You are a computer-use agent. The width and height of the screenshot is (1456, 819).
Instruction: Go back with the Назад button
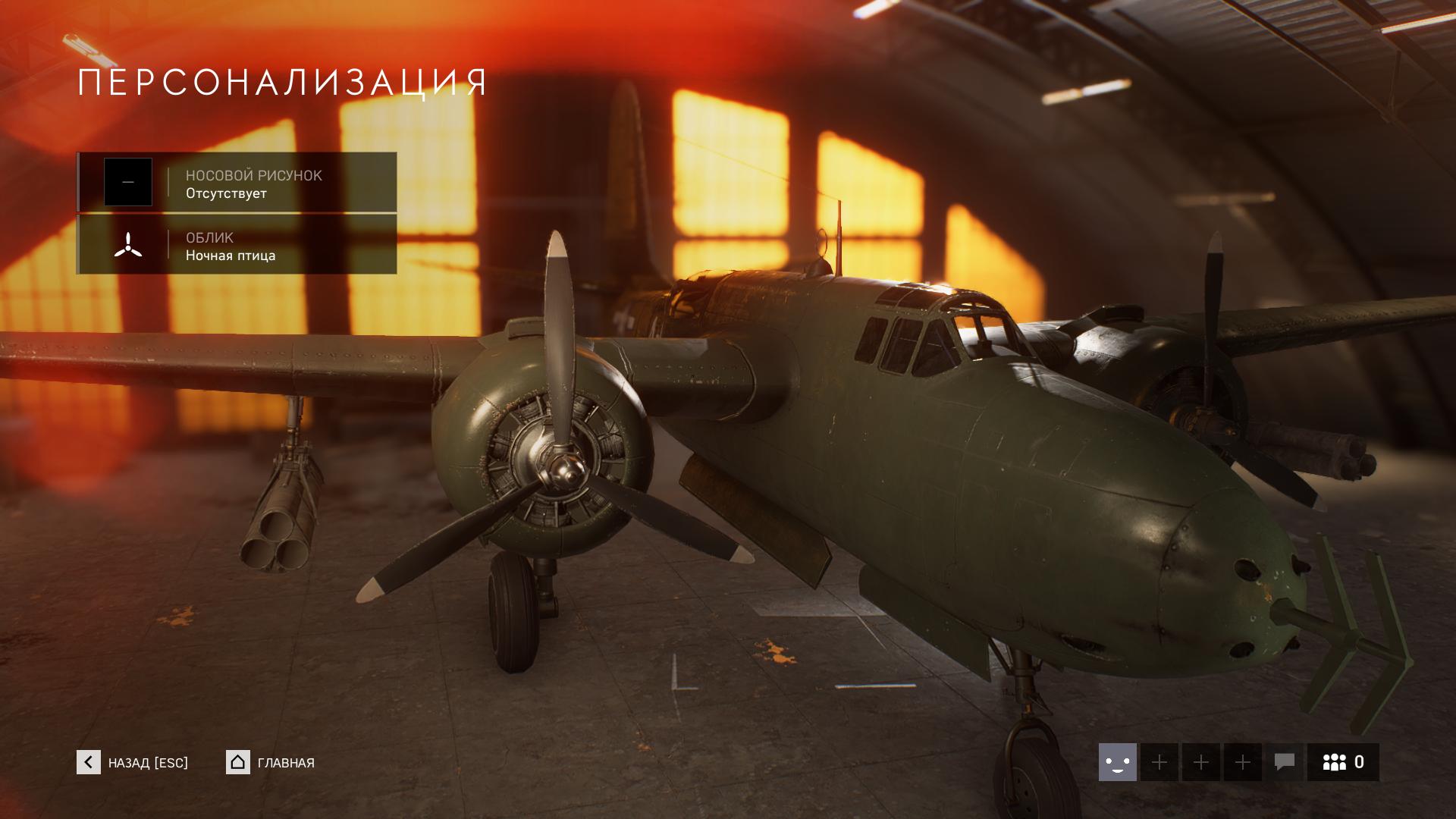point(133,762)
